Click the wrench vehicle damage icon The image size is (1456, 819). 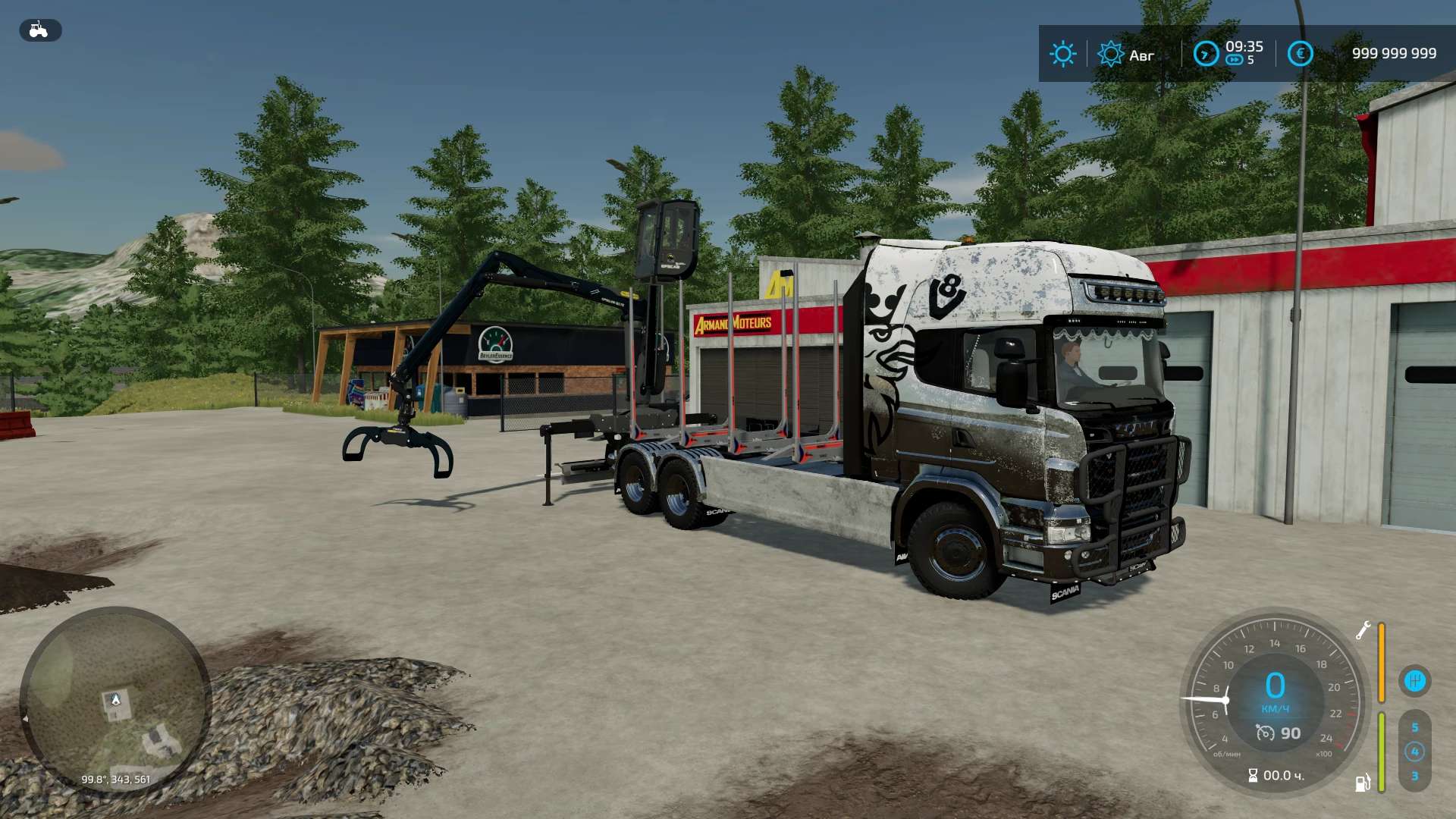point(1363,631)
